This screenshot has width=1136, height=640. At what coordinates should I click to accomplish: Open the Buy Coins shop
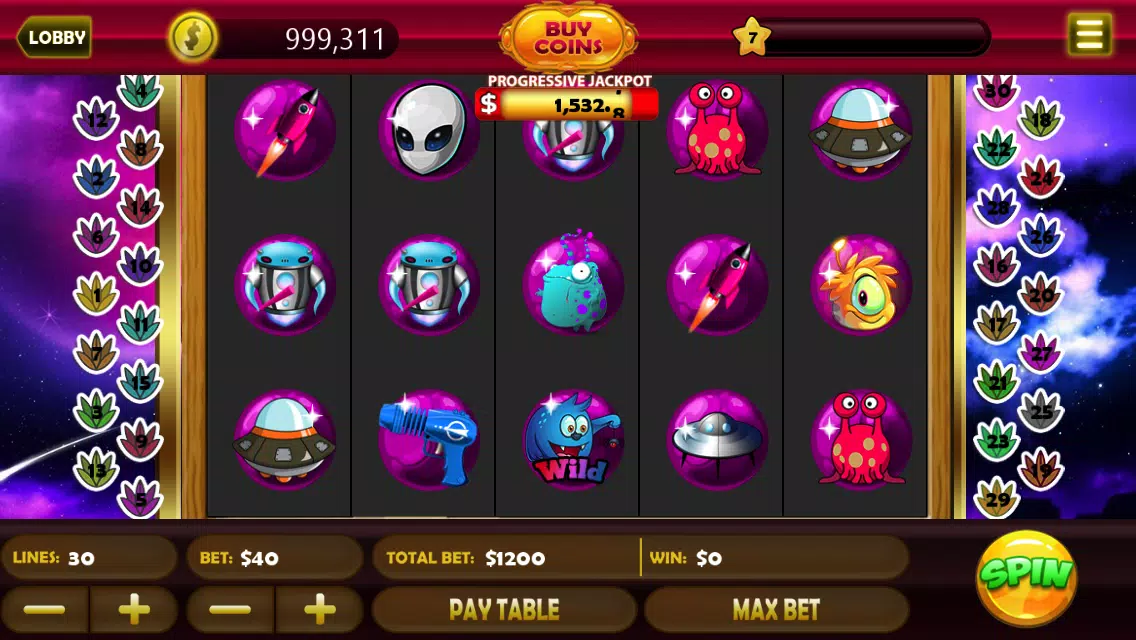point(568,38)
